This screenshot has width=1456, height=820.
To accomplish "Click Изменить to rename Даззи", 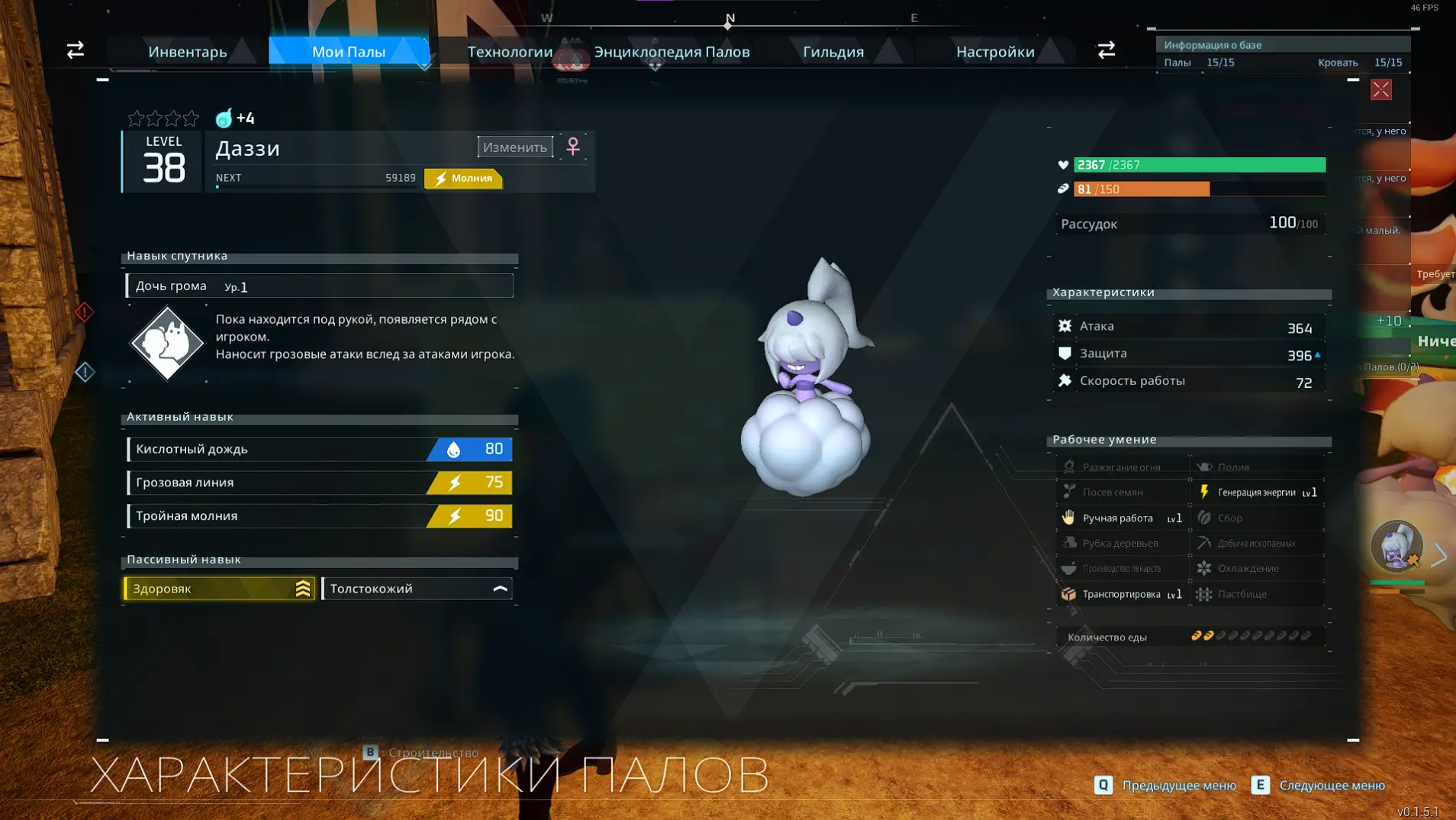I will [515, 147].
